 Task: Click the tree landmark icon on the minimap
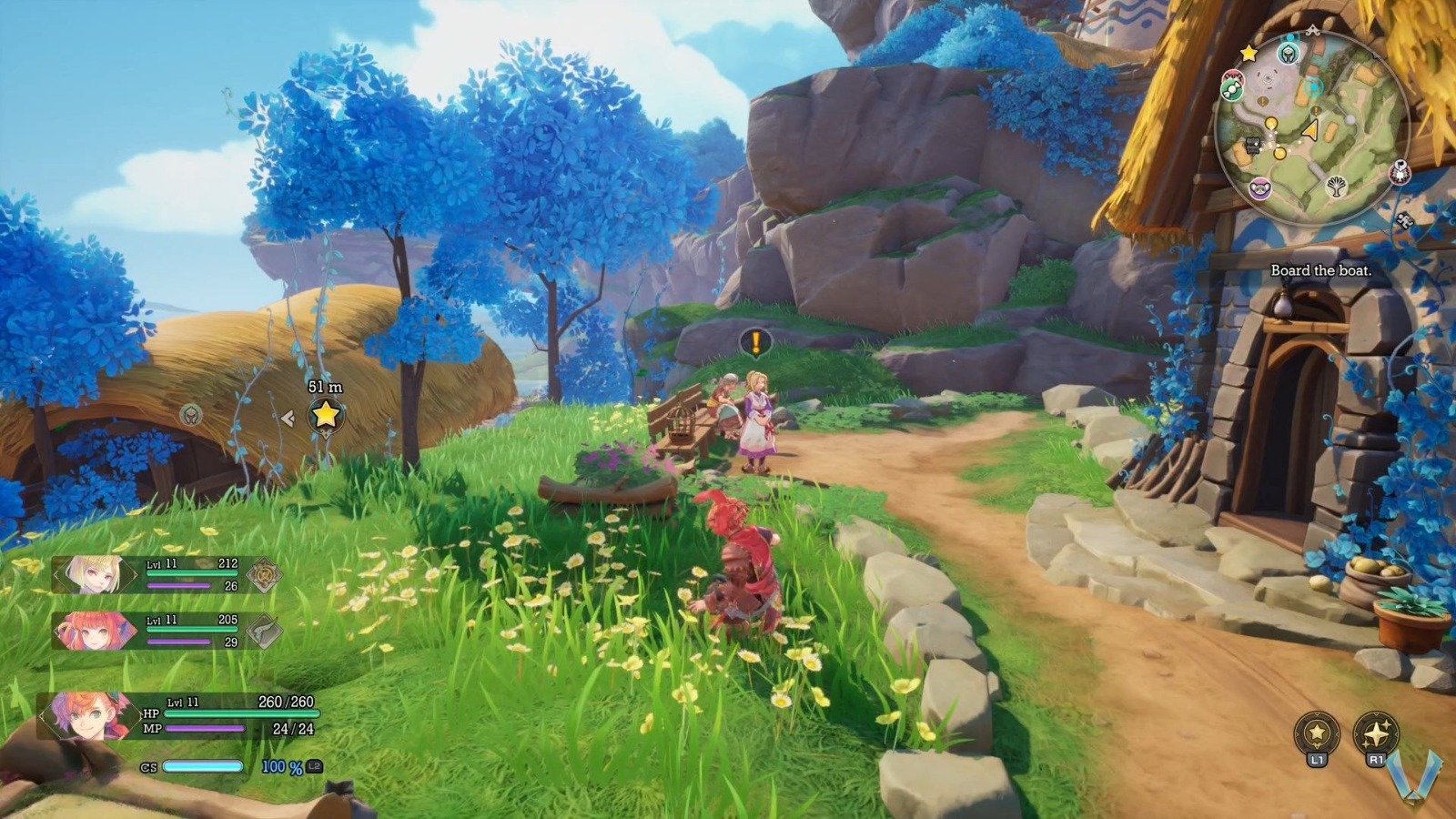(1337, 186)
